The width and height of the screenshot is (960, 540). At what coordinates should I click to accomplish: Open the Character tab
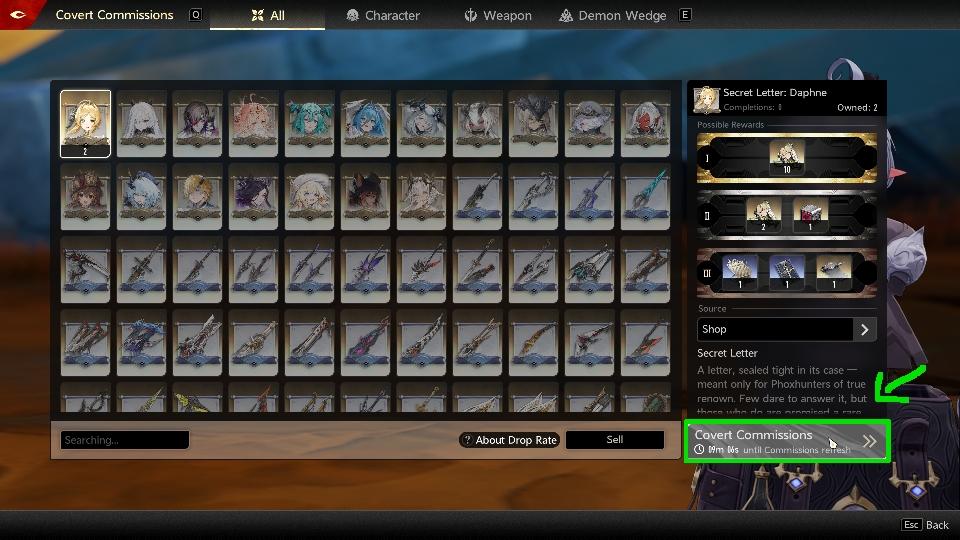383,15
